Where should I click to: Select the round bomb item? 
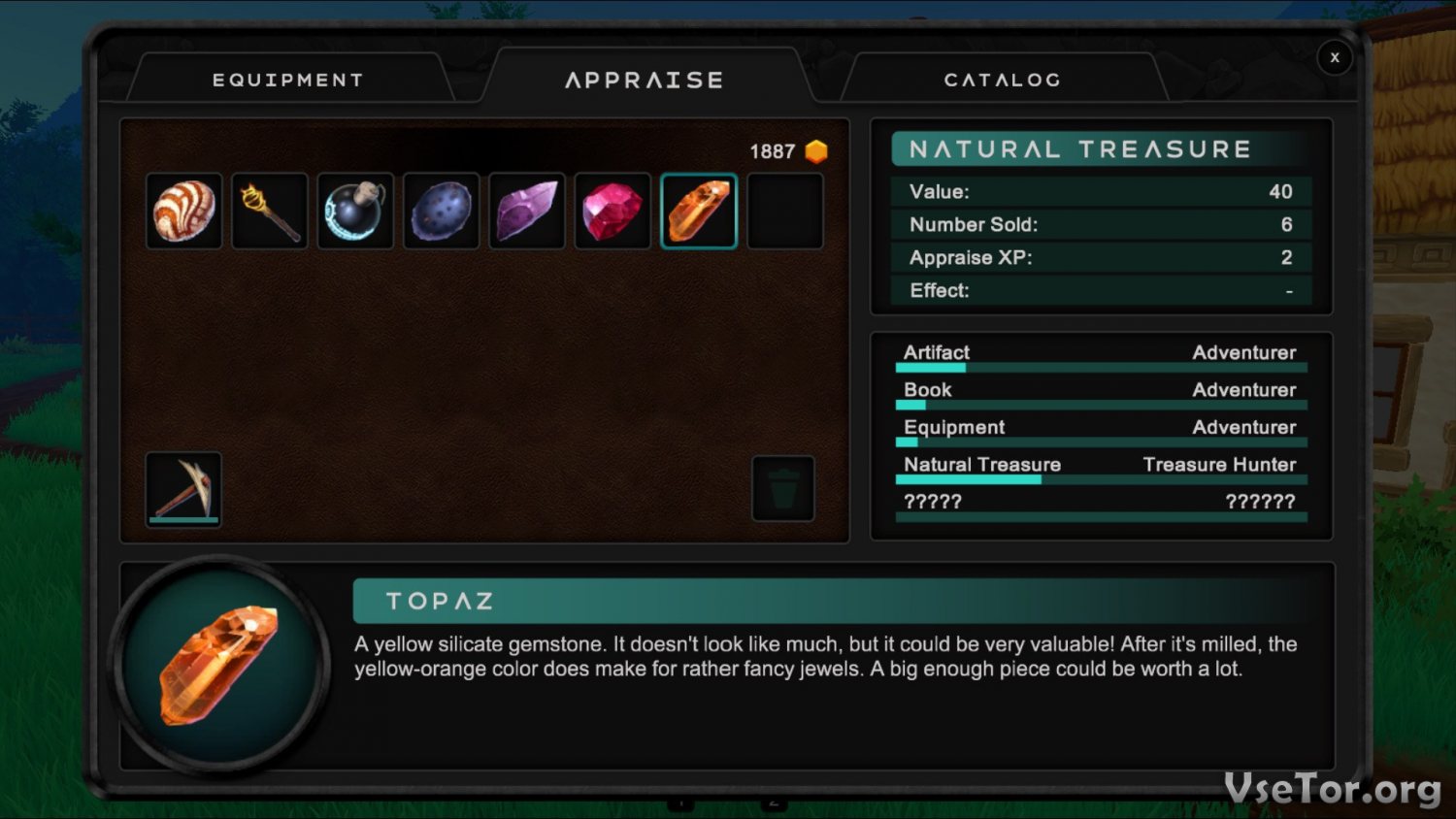click(x=355, y=212)
